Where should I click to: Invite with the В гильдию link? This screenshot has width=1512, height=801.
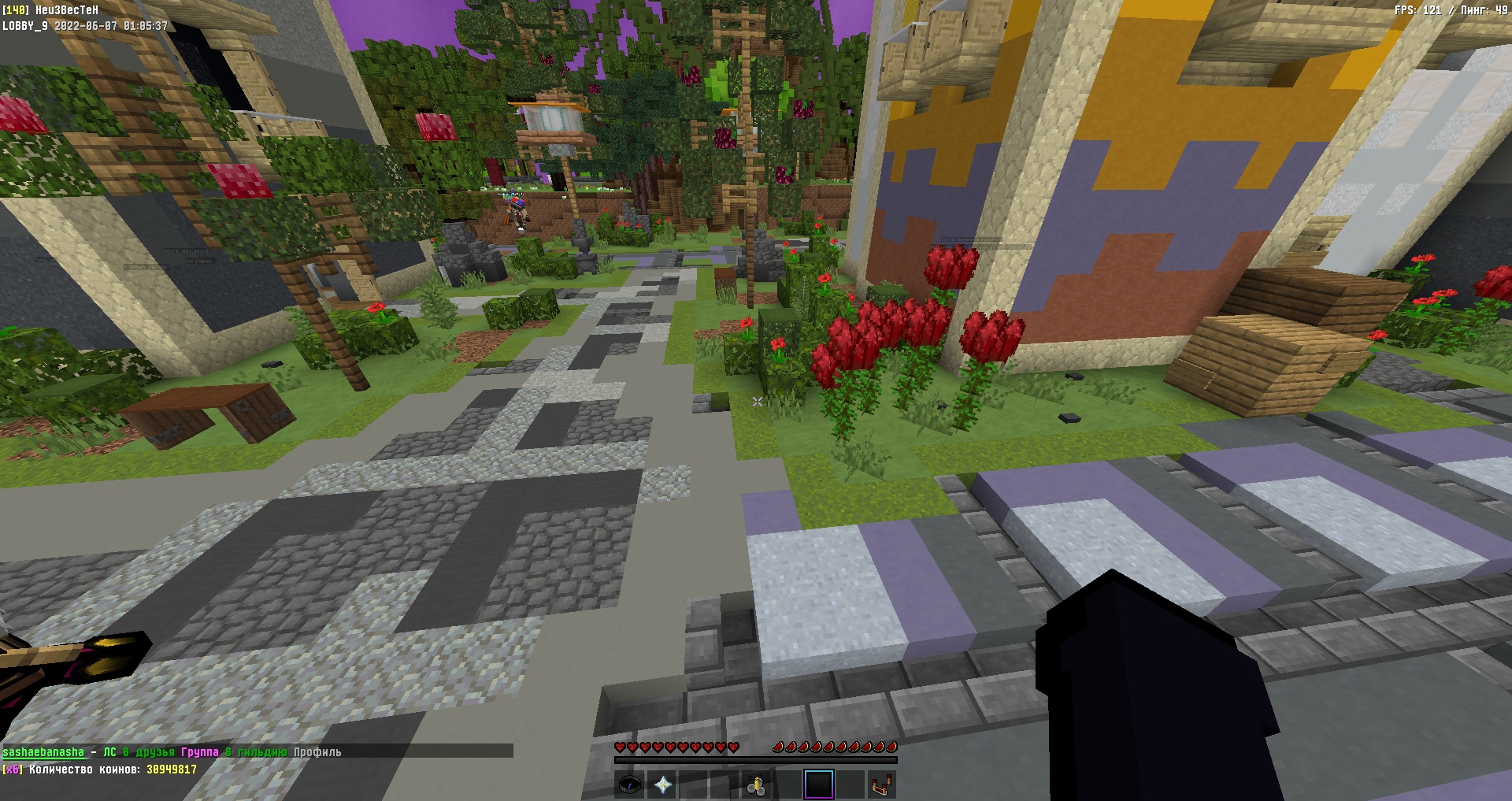[x=257, y=752]
